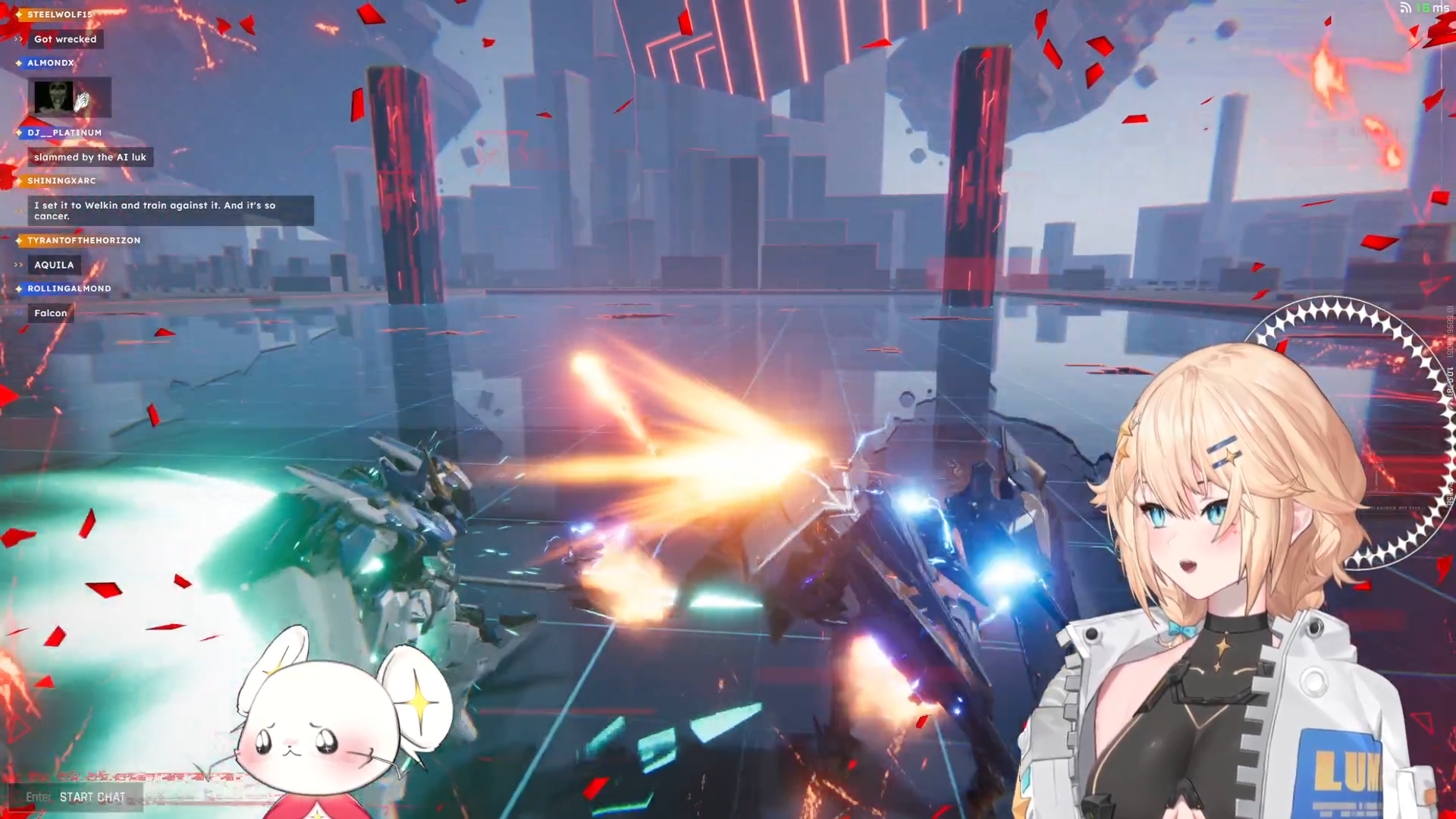Select SHININGXARC's chat message about Welkin

pos(170,211)
